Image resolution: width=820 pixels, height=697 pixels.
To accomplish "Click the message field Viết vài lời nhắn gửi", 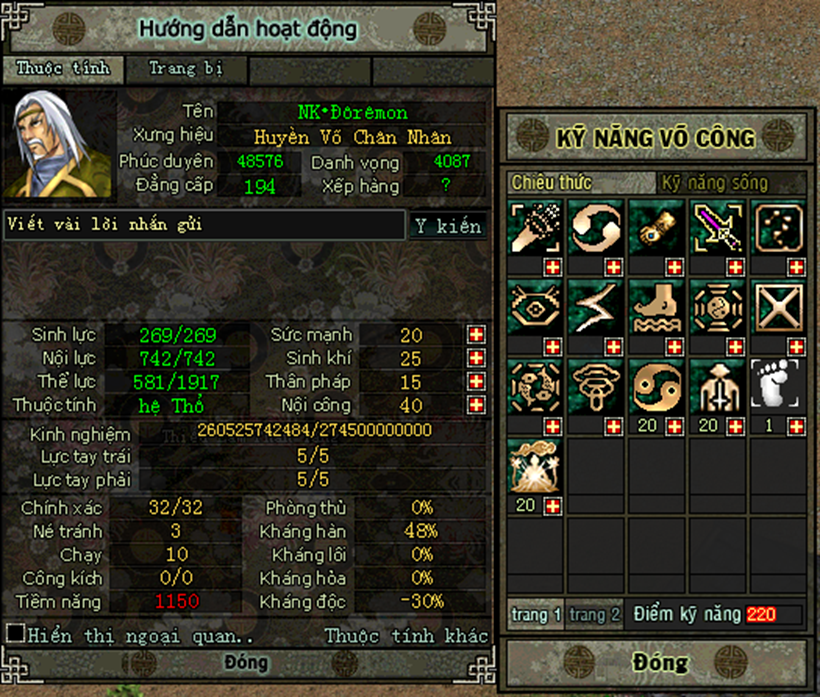I will pos(204,225).
